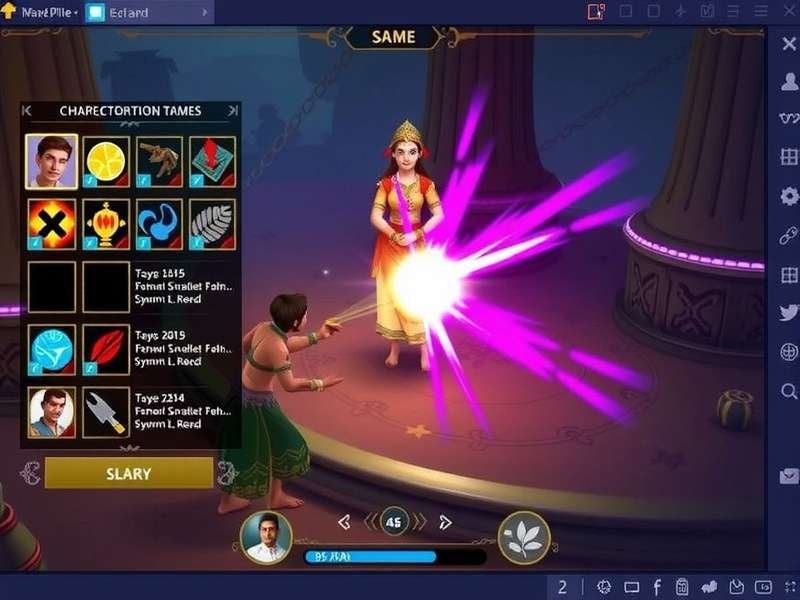Screen dimensions: 800x600
Task: Activate the black X explosion ability
Action: tap(52, 225)
